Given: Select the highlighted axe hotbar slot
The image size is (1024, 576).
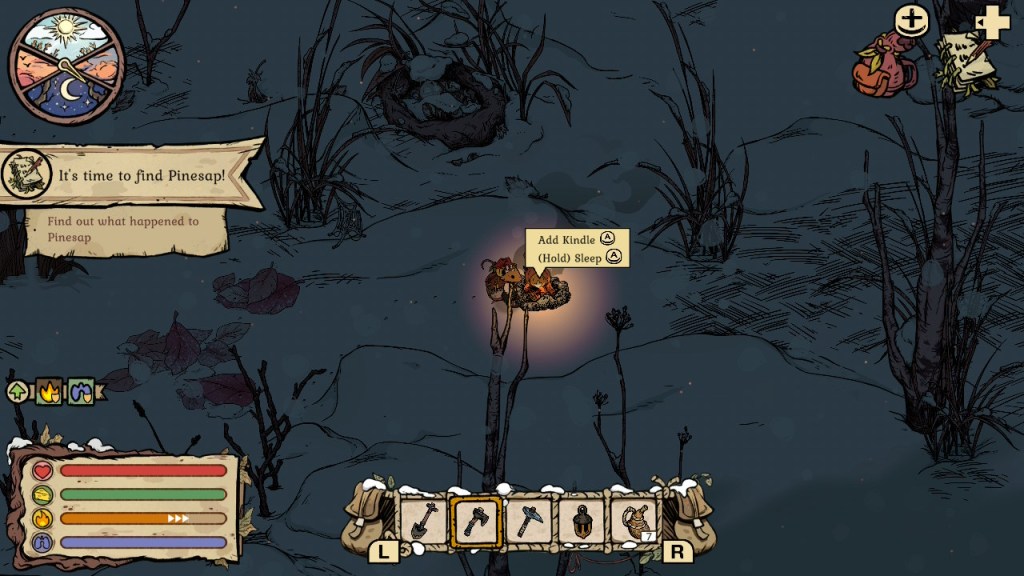Looking at the screenshot, I should 476,521.
